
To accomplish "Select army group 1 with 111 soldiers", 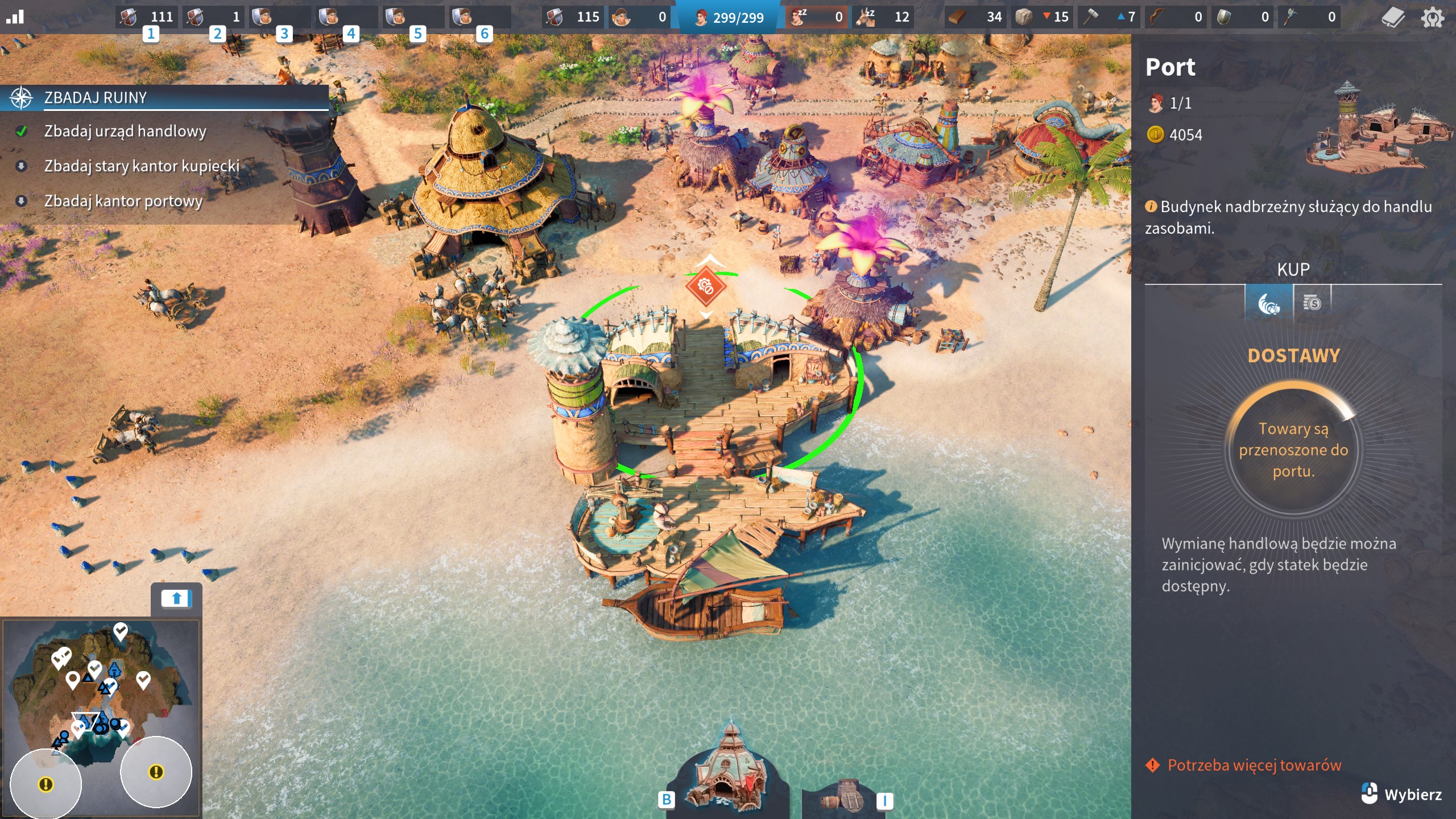I will coord(148,17).
